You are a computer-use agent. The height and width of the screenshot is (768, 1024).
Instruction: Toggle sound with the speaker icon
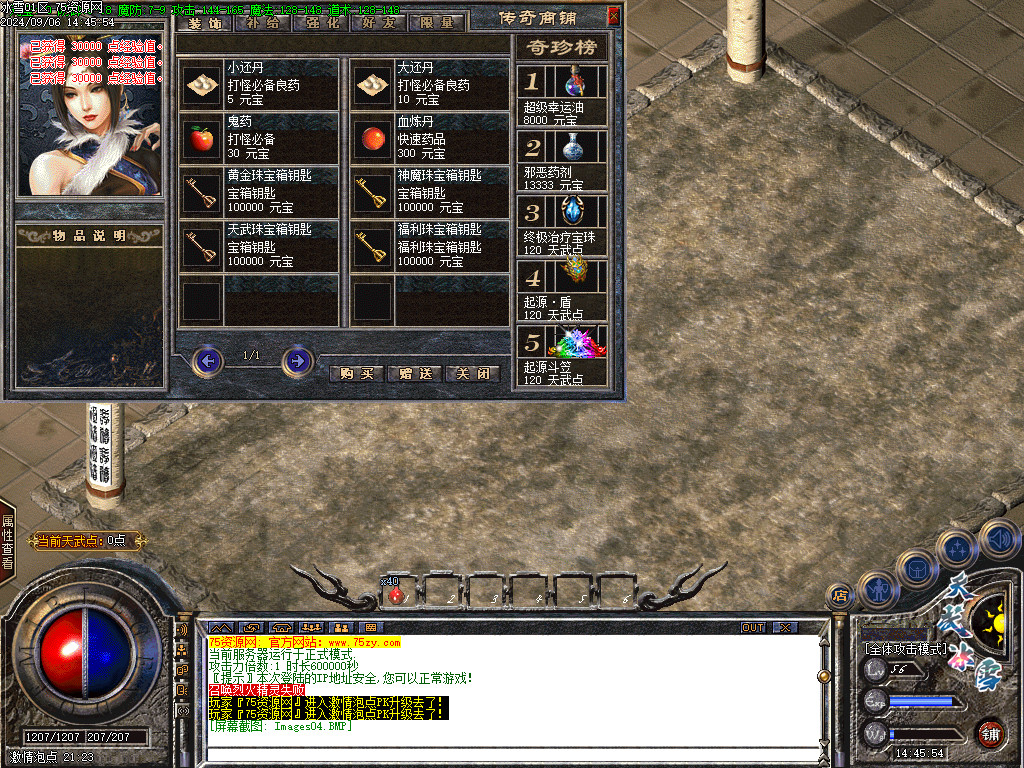[999, 539]
